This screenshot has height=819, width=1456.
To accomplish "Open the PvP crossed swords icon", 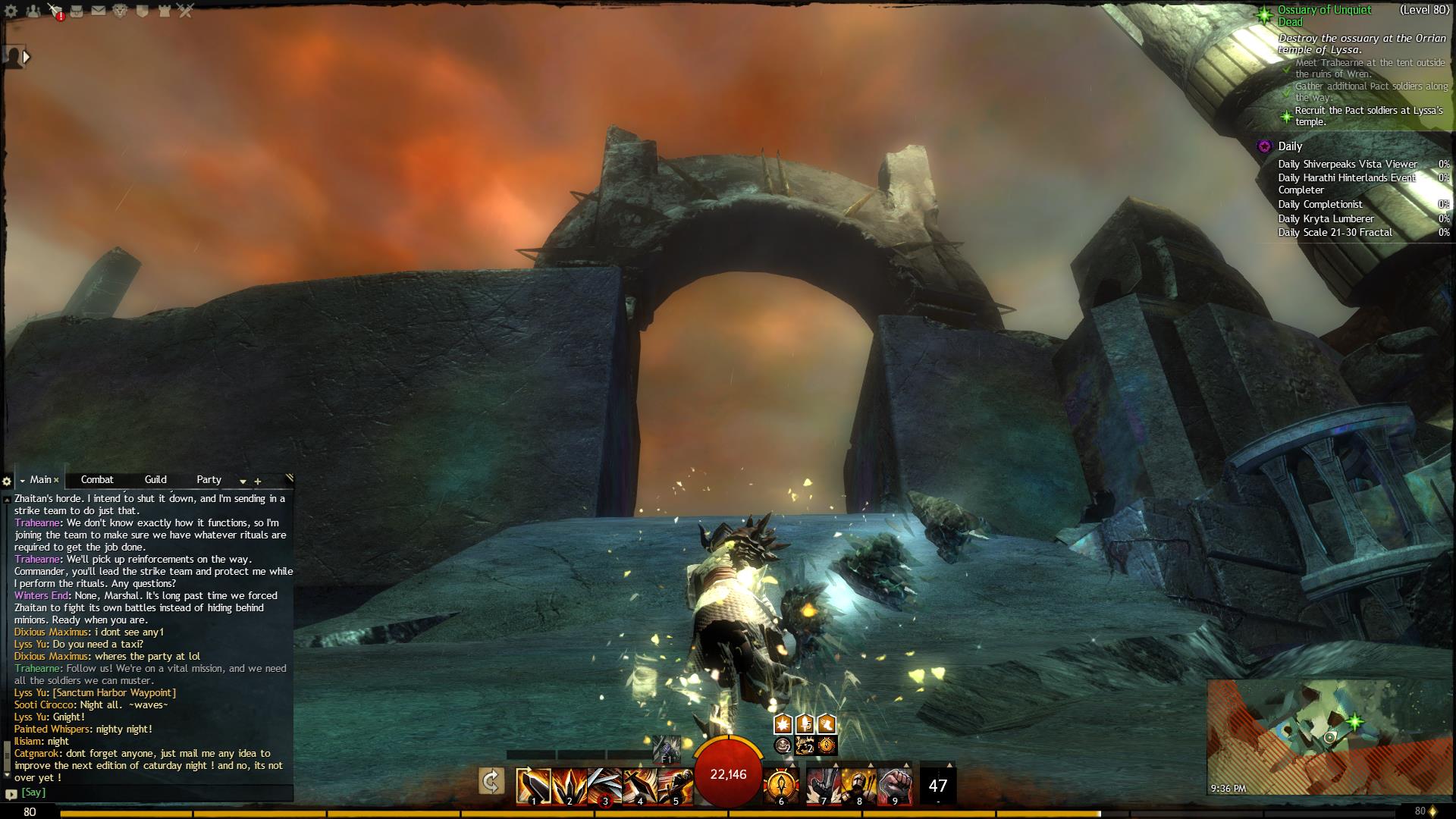I will (x=186, y=11).
